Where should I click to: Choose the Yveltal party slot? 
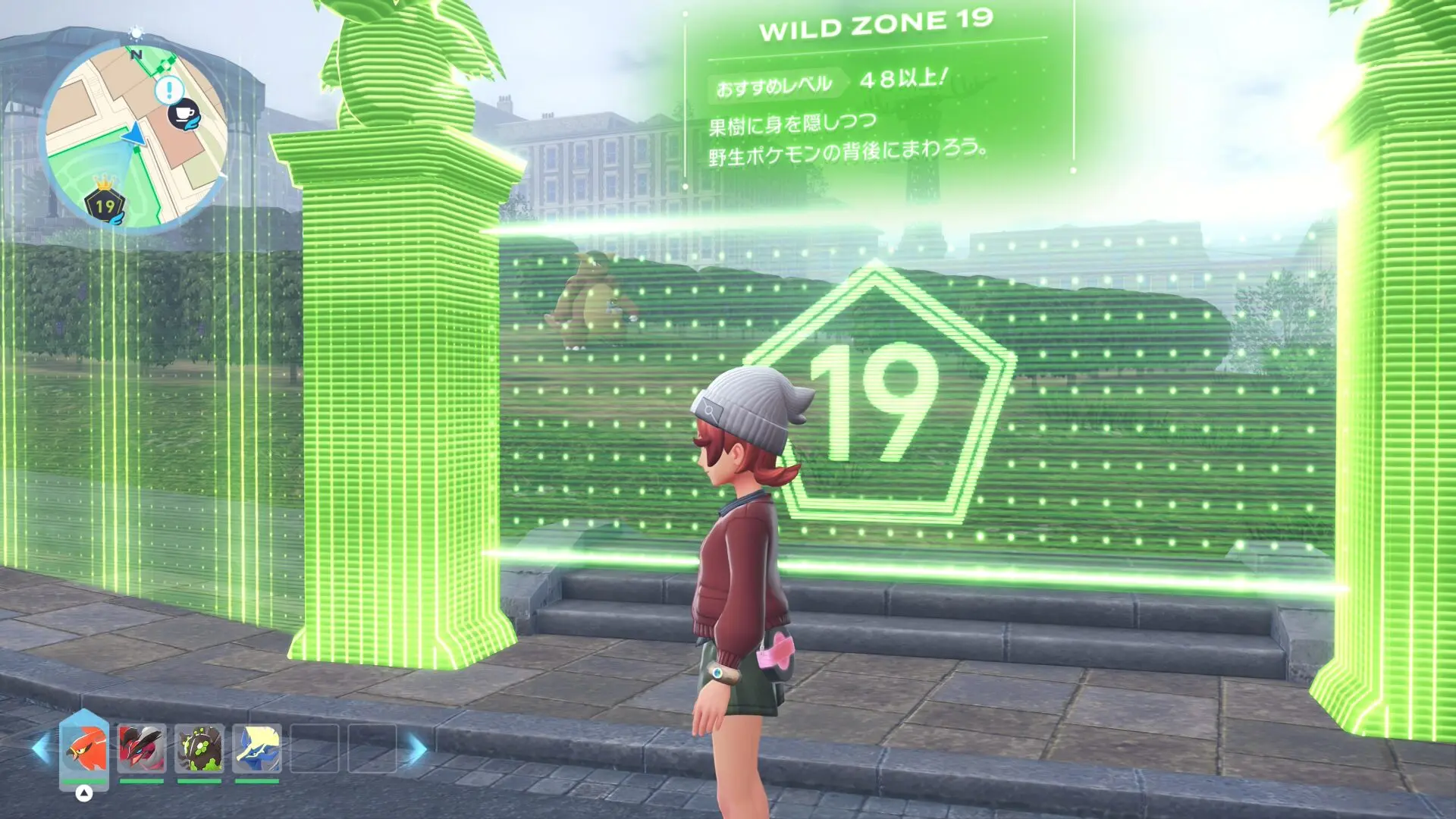pos(142,748)
